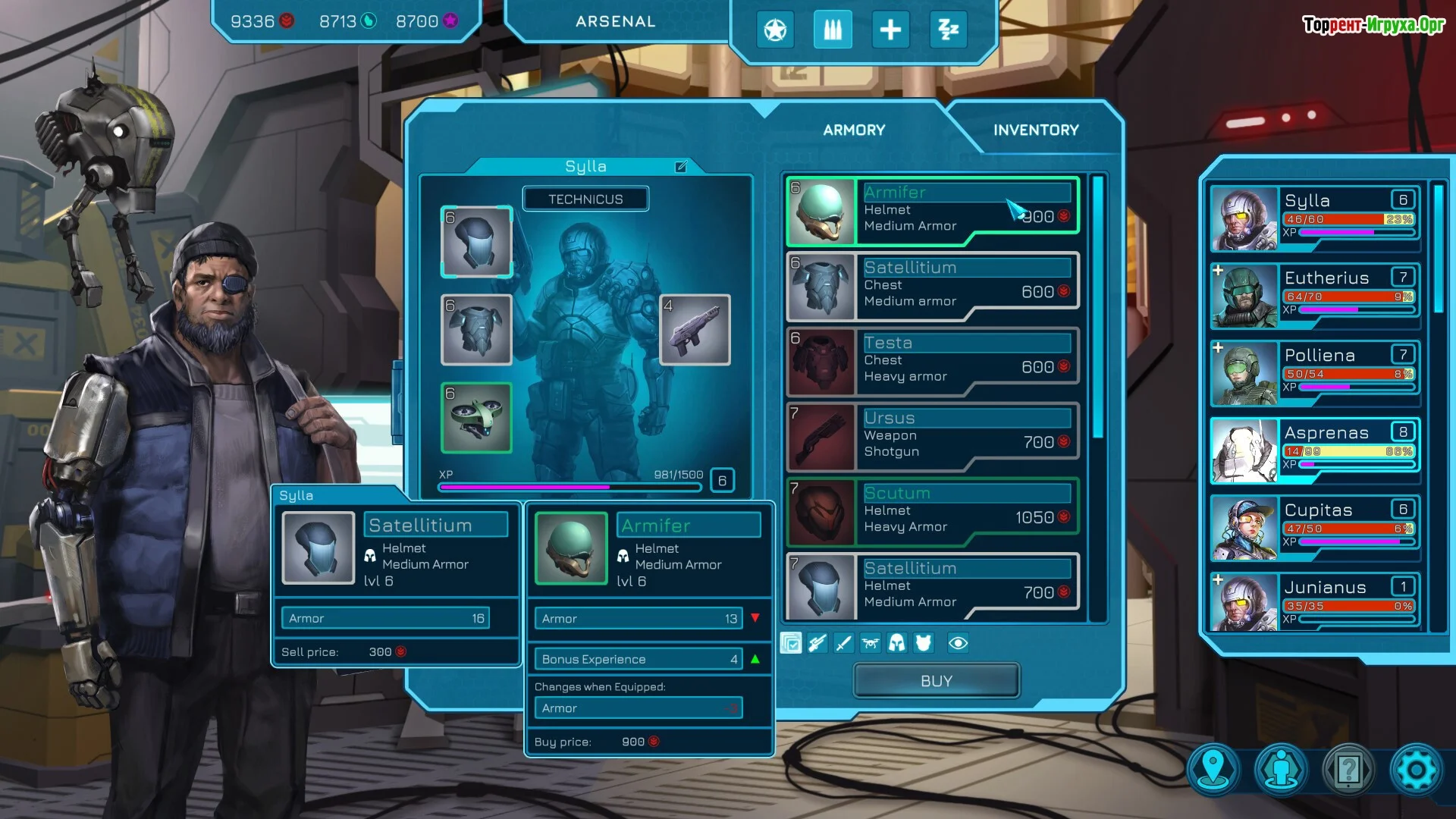Filter shop list by helmets
1456x819 pixels.
[x=896, y=644]
